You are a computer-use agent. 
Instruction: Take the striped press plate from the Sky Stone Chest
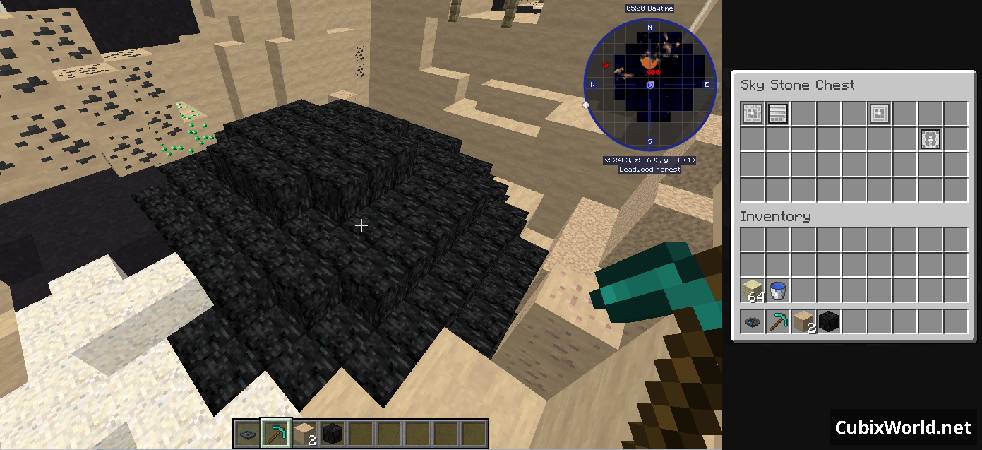click(x=778, y=113)
